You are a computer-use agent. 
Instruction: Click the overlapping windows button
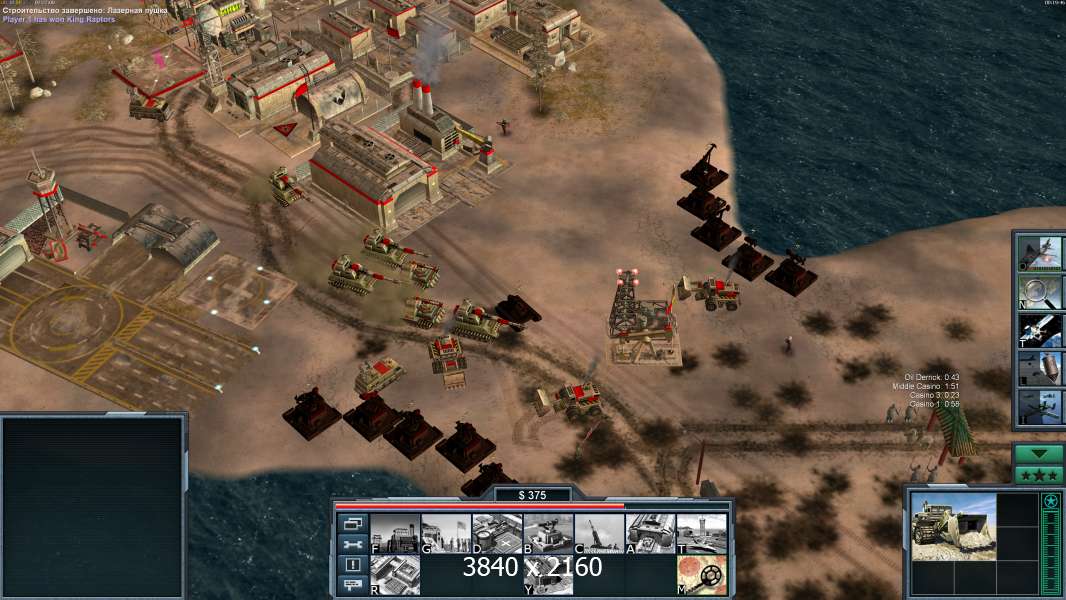(352, 523)
